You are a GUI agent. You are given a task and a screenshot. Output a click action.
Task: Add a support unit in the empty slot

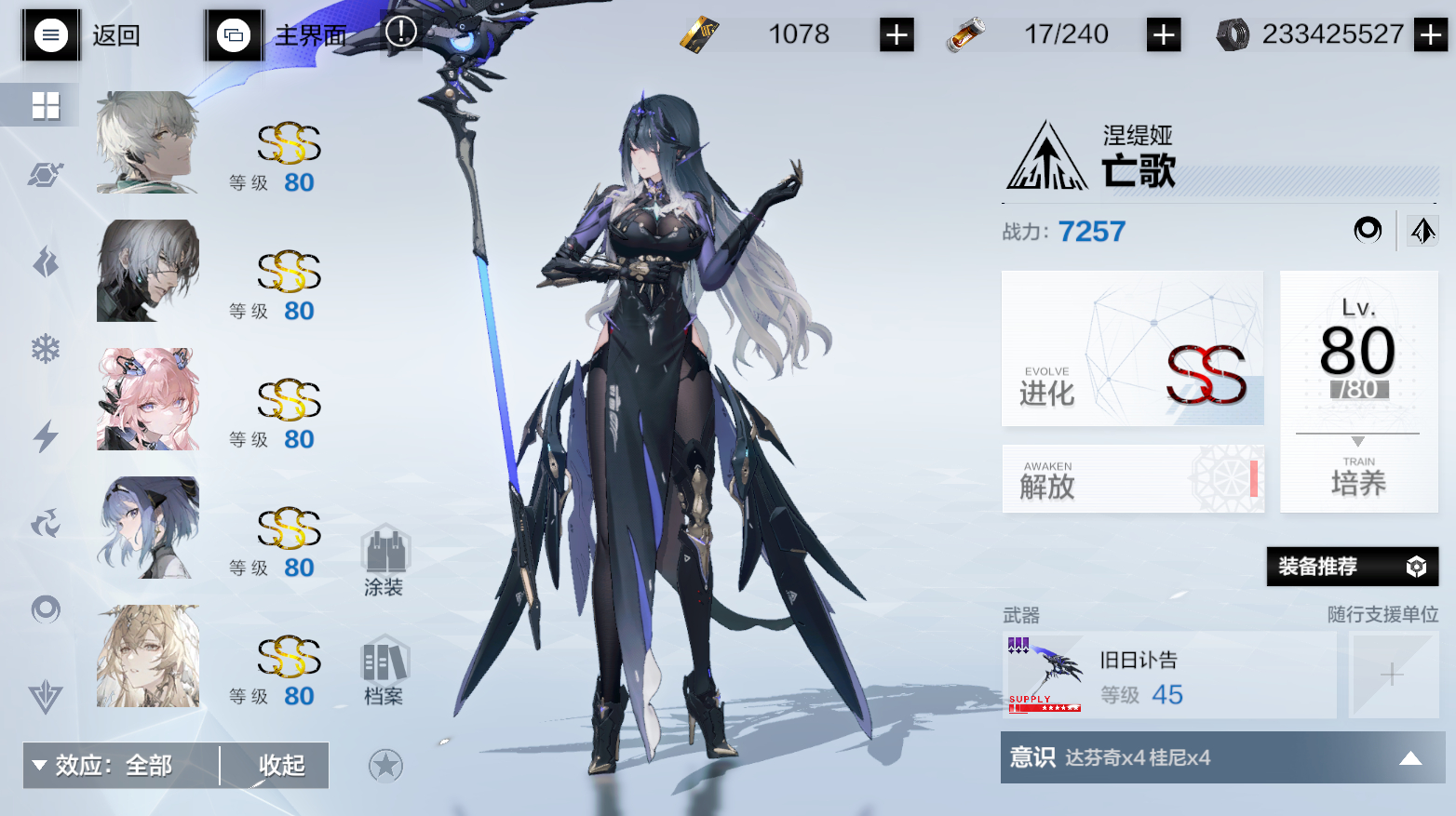point(1392,675)
